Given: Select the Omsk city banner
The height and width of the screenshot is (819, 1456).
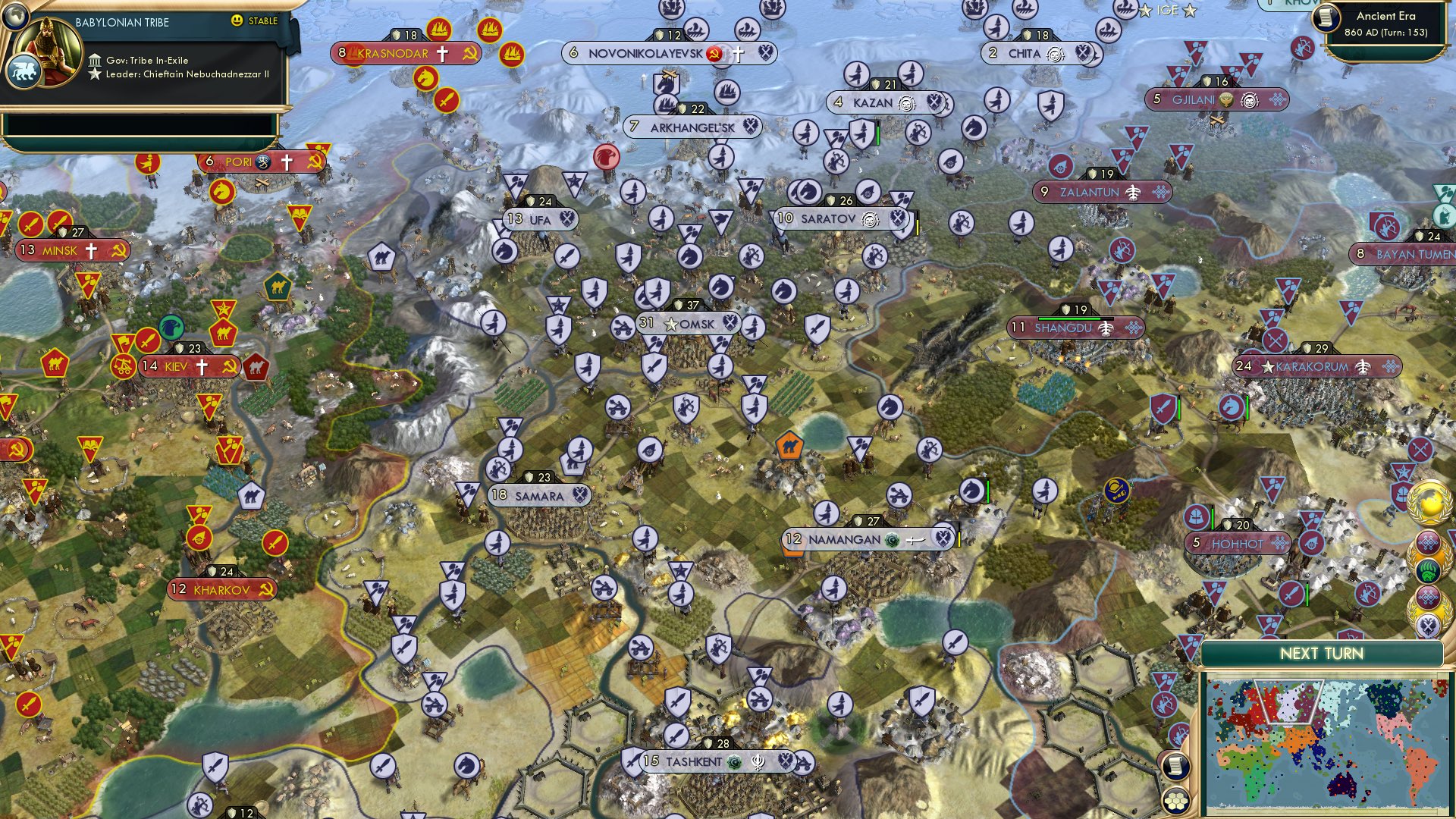Looking at the screenshot, I should [x=689, y=324].
